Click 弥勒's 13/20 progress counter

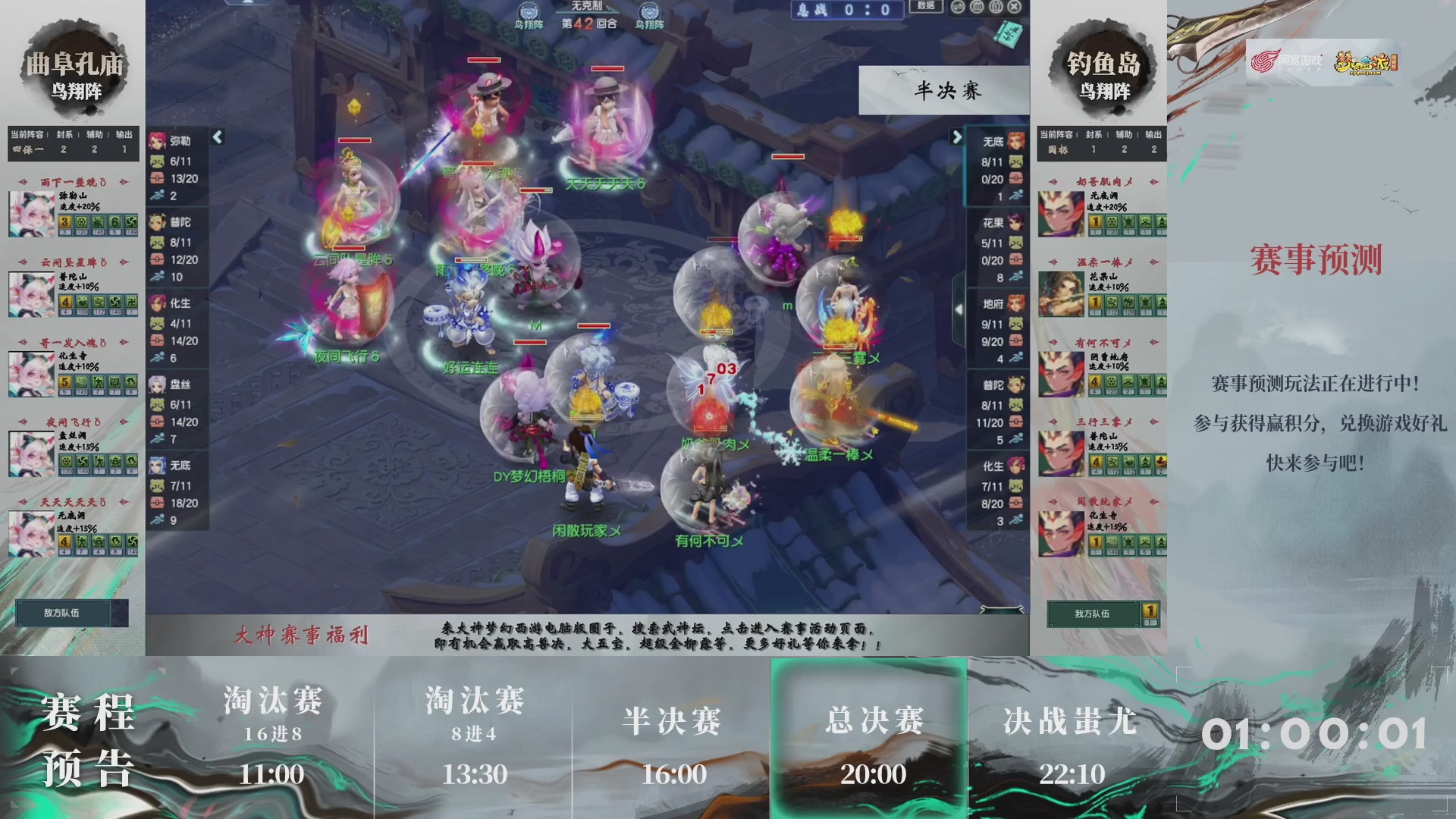[184, 177]
